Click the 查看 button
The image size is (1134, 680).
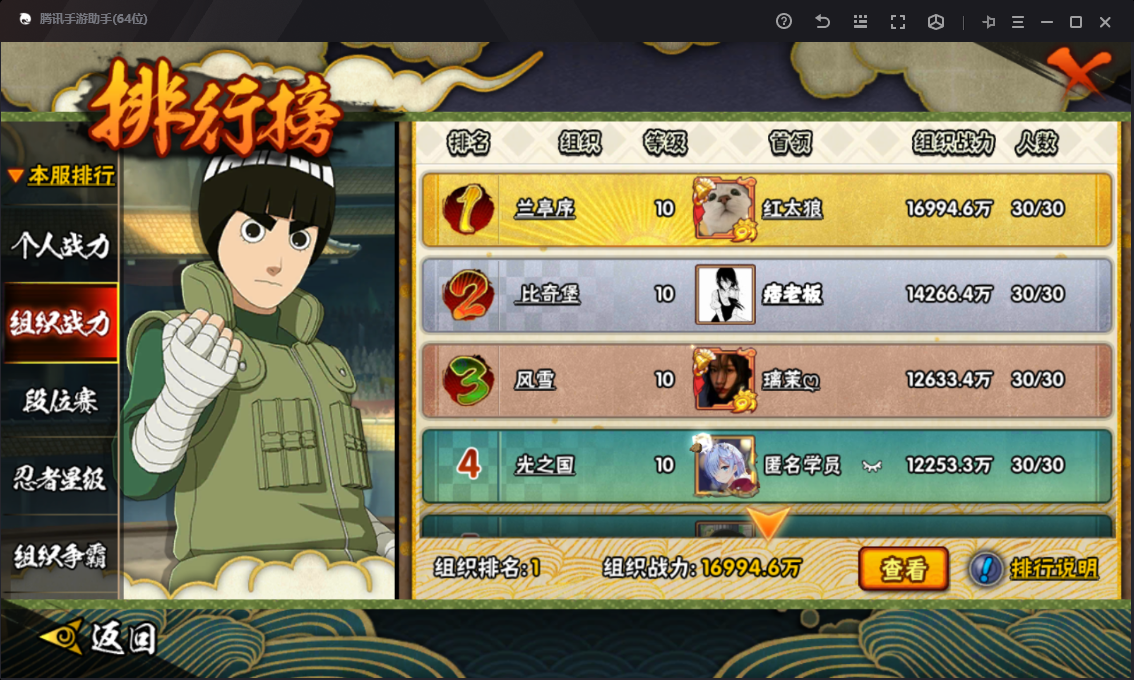[904, 569]
